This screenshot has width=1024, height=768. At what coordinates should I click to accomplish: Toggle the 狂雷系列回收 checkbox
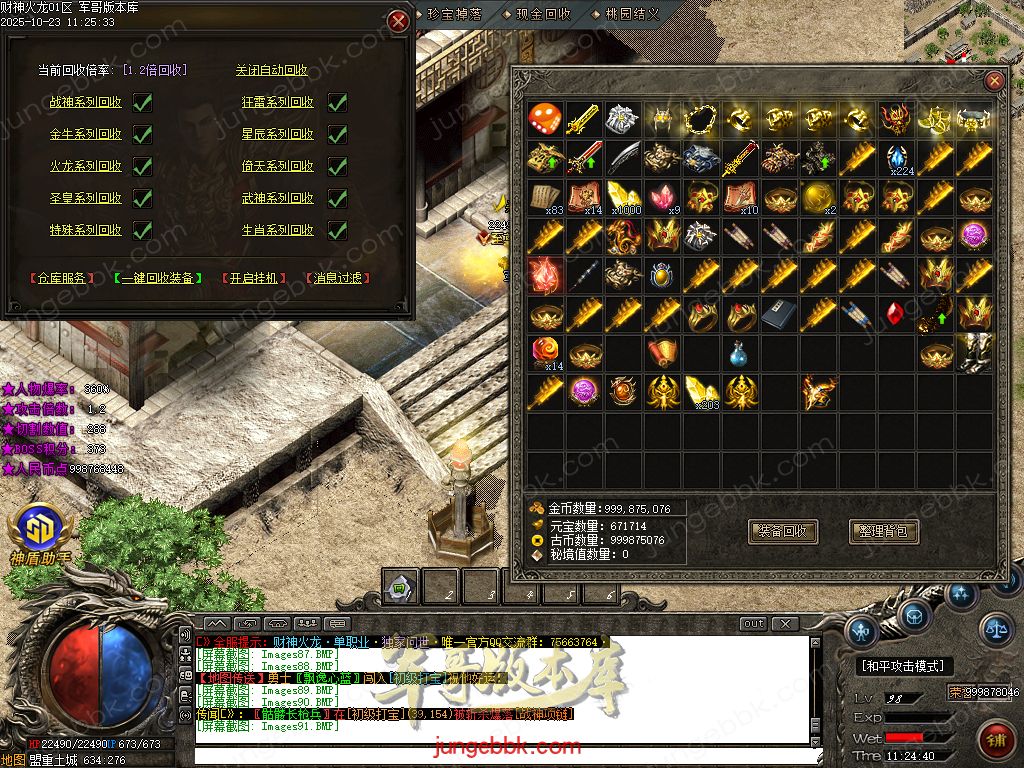point(337,102)
